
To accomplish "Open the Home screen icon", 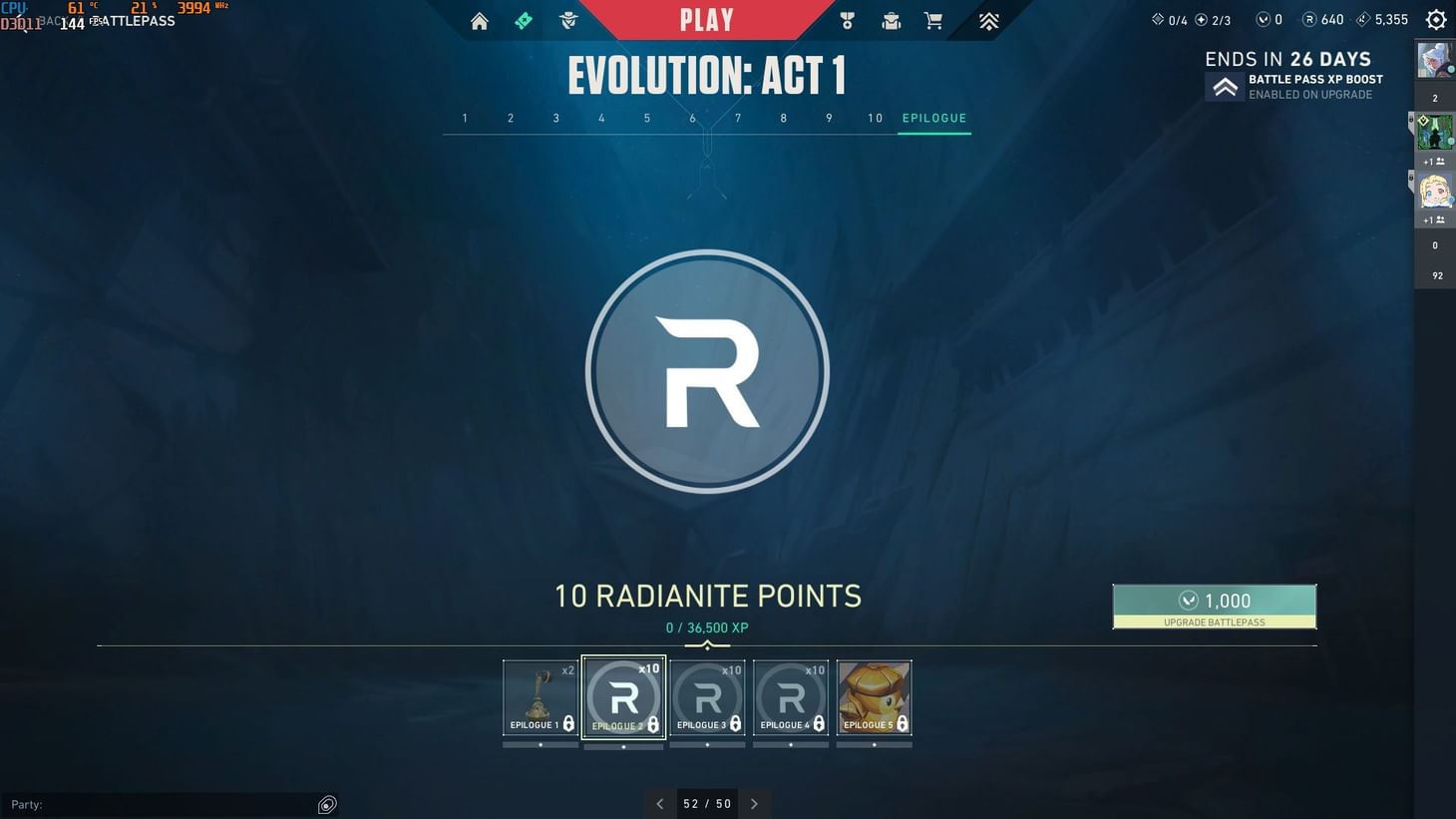I will pos(479,20).
